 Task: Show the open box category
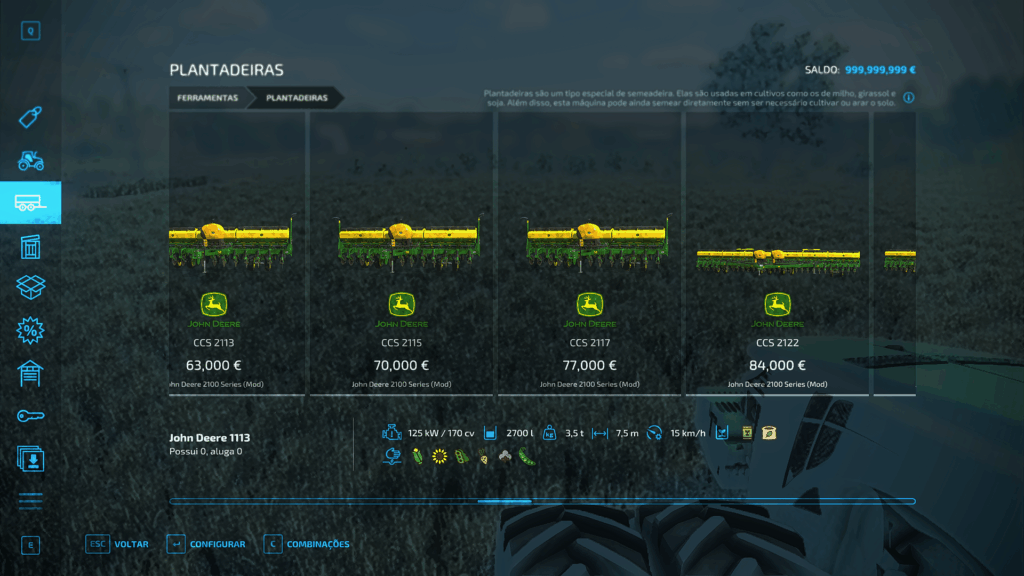(x=31, y=288)
